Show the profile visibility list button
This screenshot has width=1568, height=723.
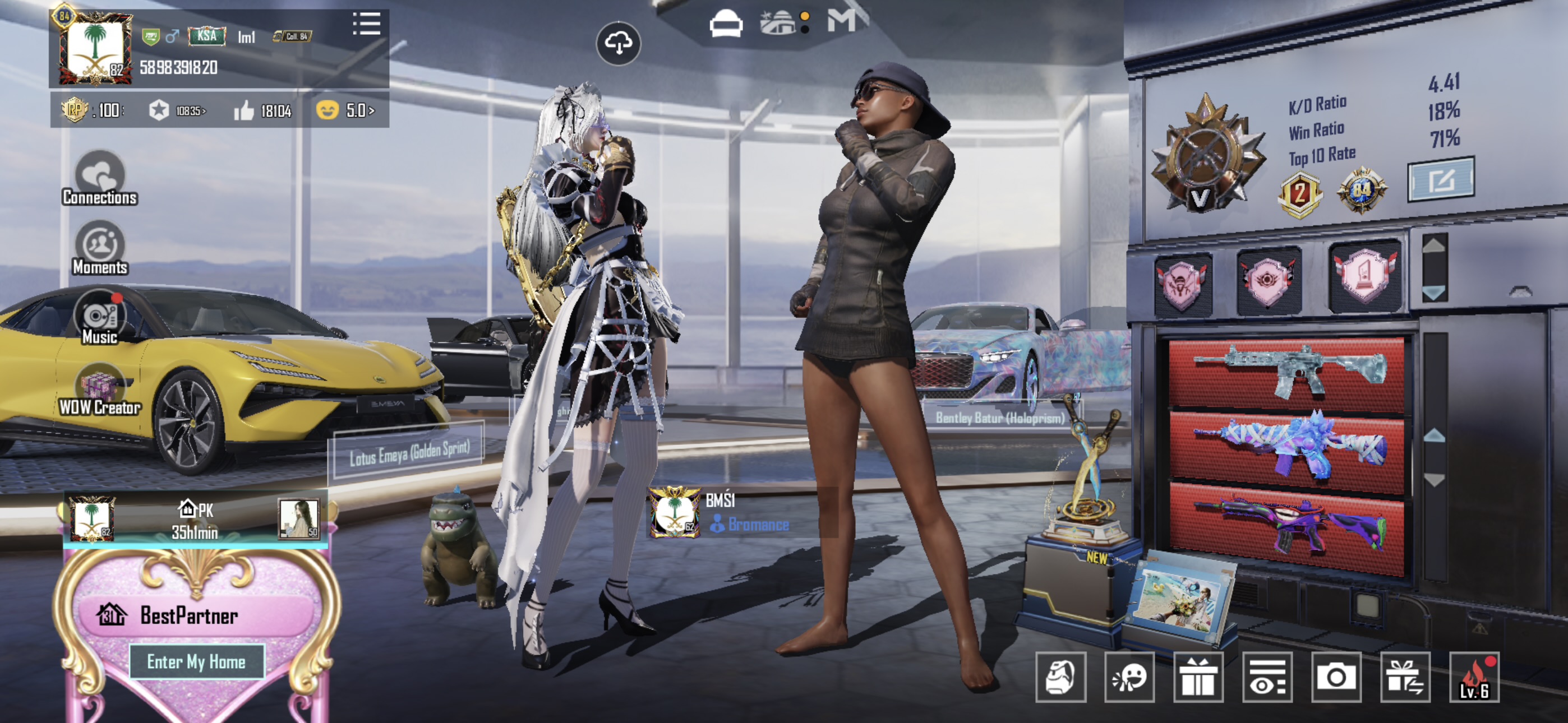tap(1267, 676)
